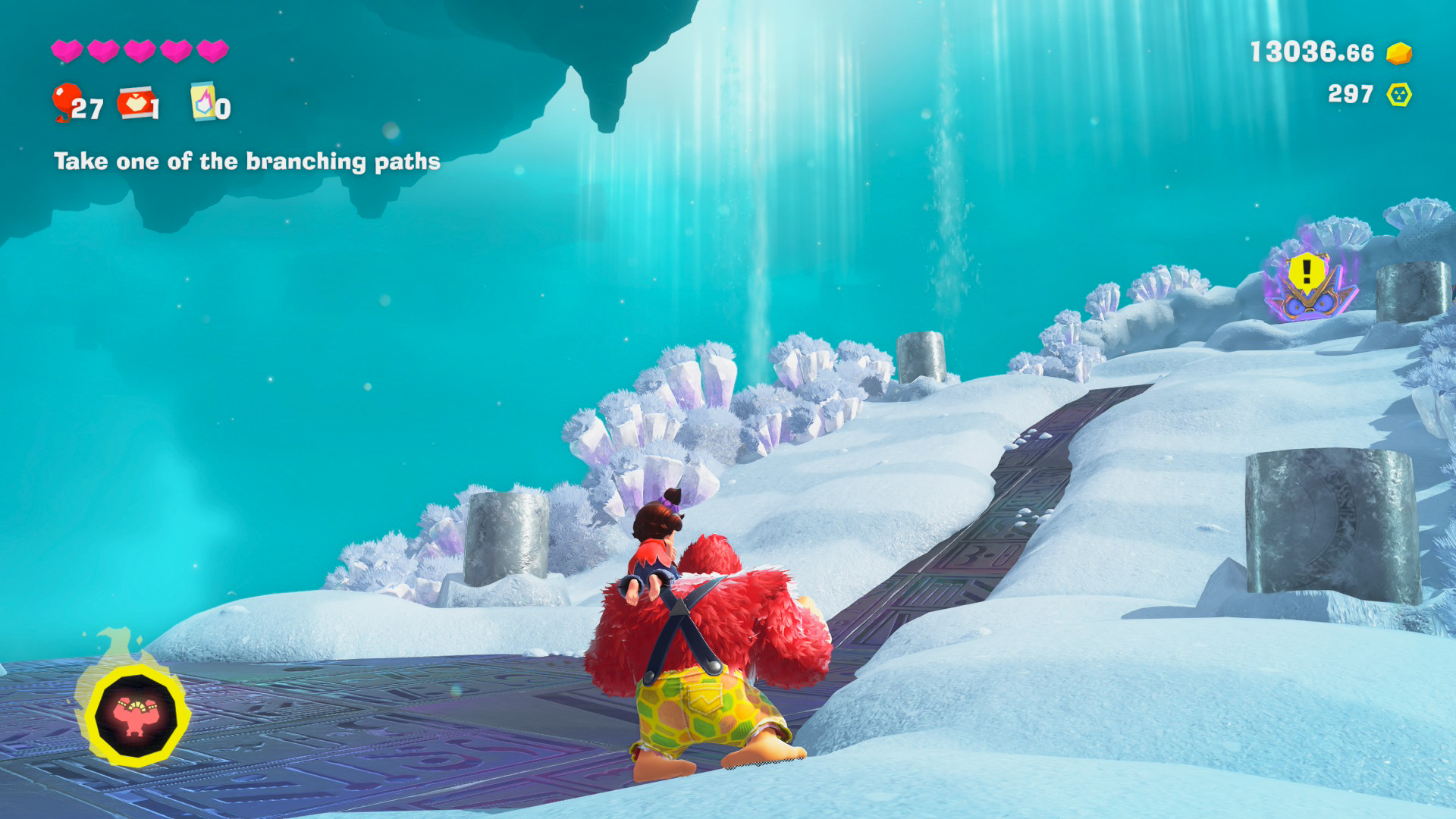Viewport: 1456px width, 819px height.
Task: Select the yellow flame drink item icon
Action: [202, 101]
